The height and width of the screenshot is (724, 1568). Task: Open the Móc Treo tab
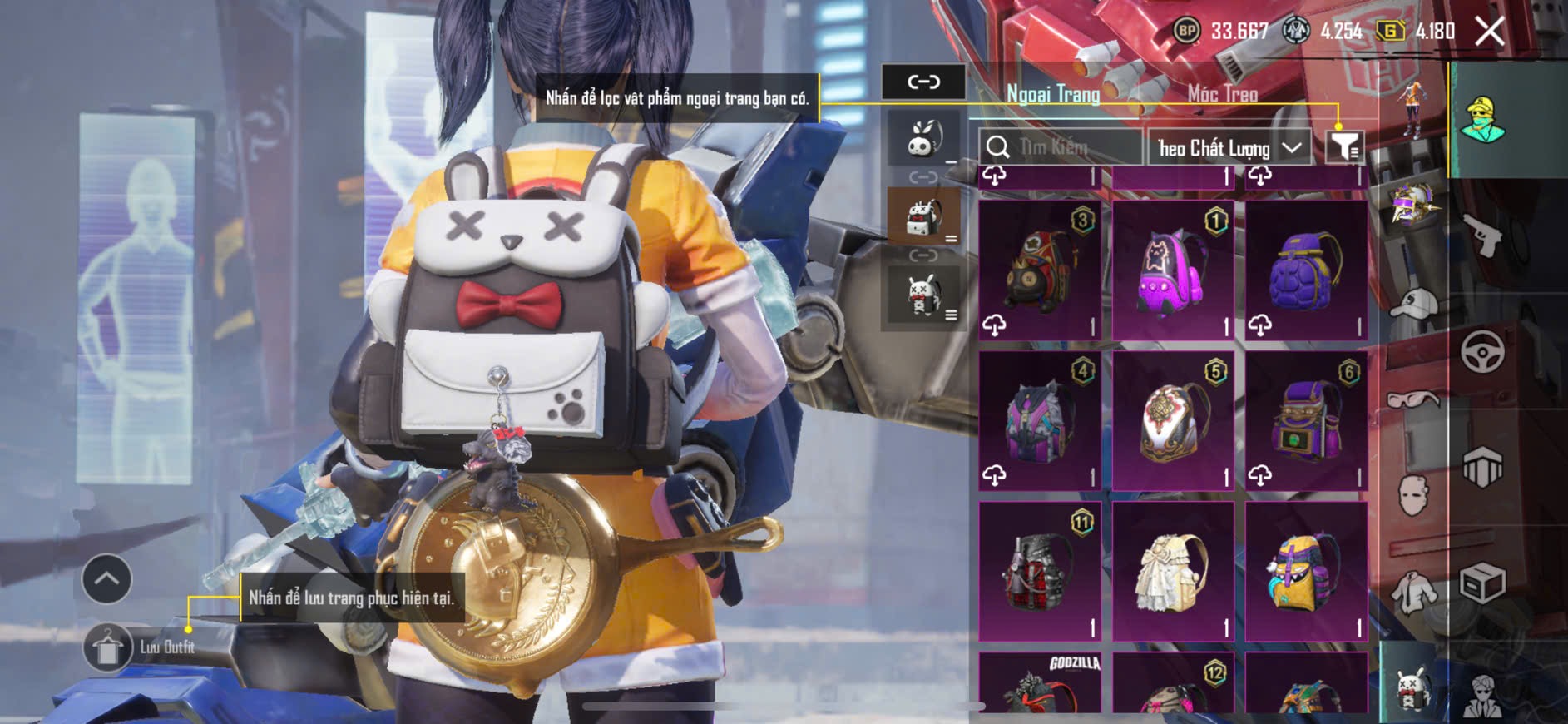pyautogui.click(x=1222, y=94)
